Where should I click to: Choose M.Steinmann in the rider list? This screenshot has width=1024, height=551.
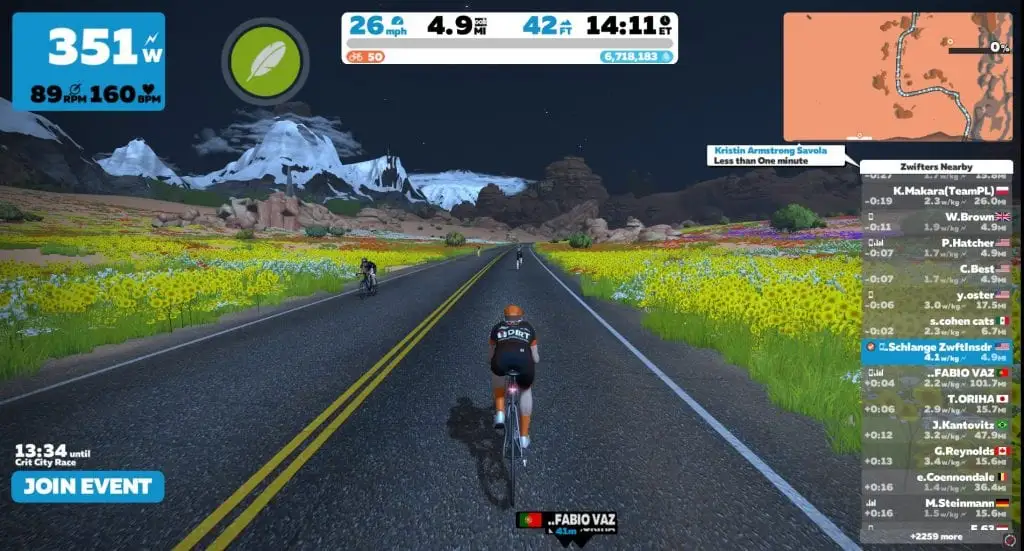click(x=936, y=506)
